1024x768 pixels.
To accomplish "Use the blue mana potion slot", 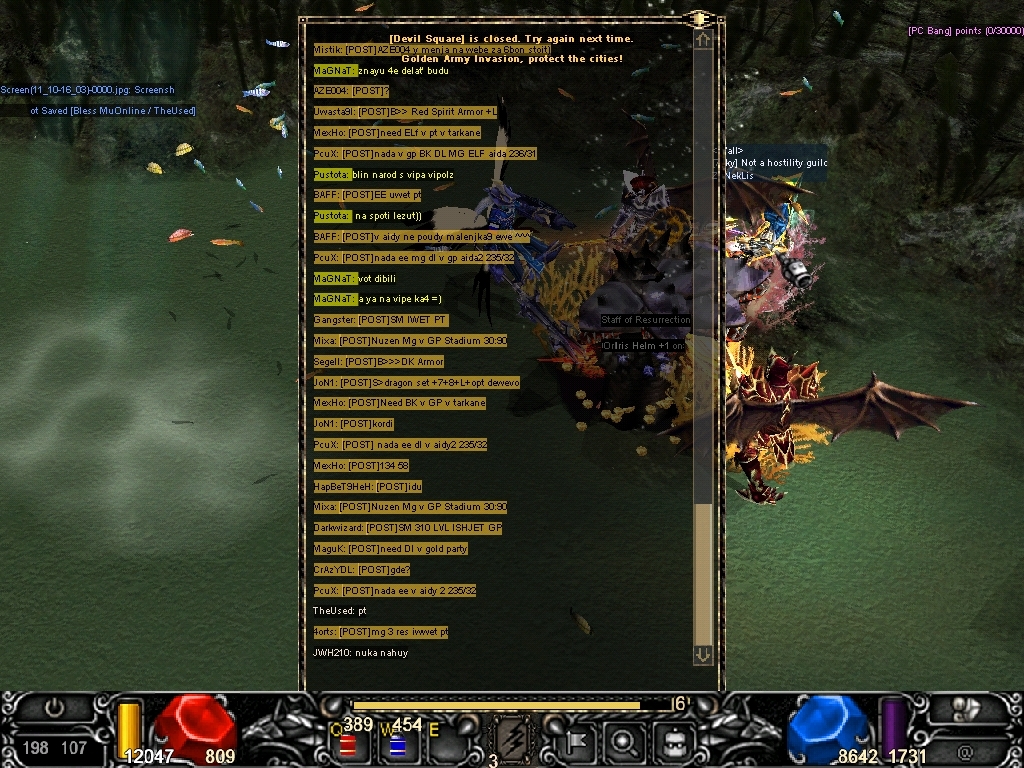I will [x=397, y=746].
